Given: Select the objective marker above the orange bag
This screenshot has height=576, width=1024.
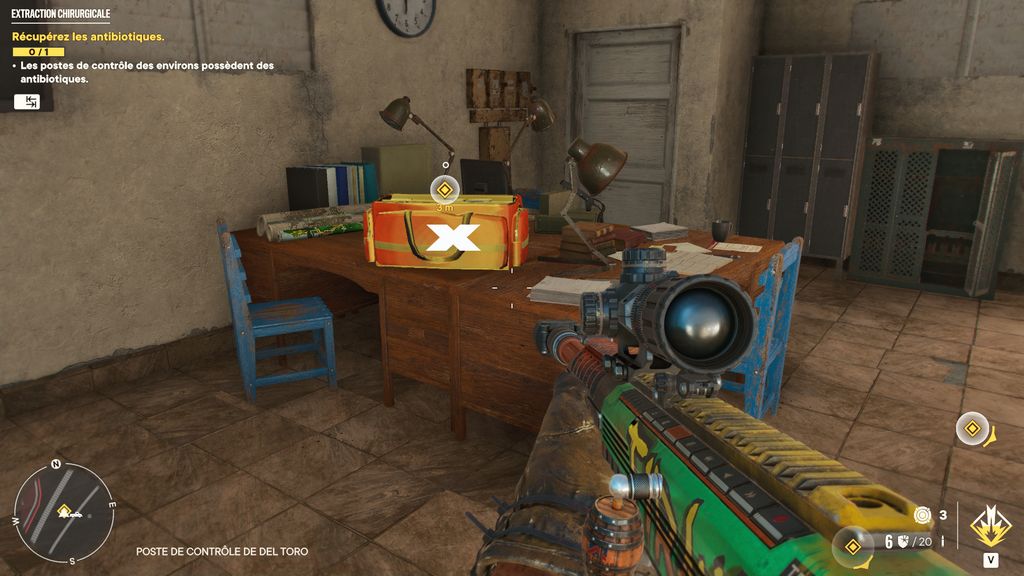Looking at the screenshot, I should click(445, 188).
